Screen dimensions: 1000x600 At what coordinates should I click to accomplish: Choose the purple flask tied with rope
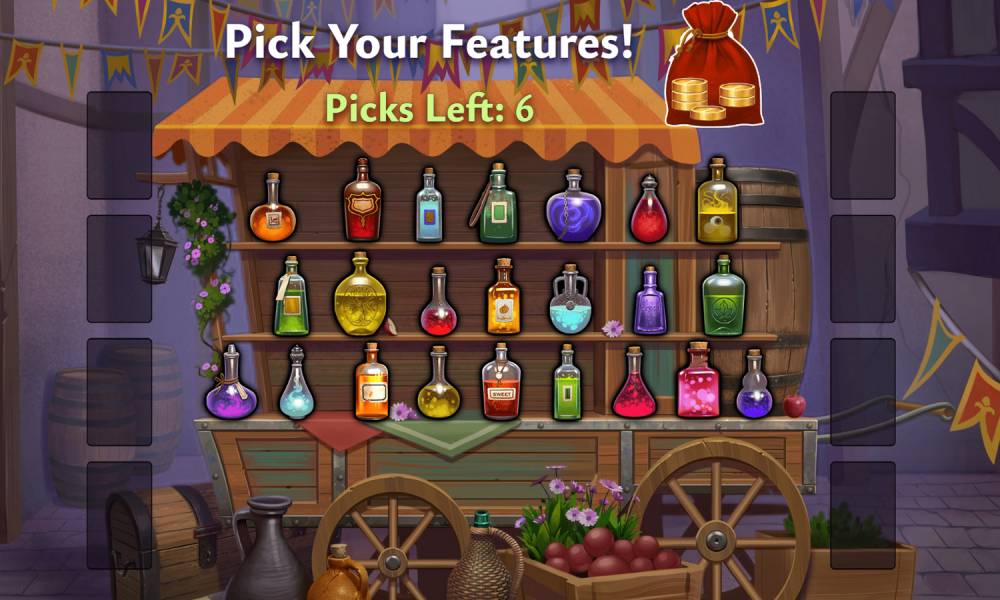pyautogui.click(x=231, y=385)
